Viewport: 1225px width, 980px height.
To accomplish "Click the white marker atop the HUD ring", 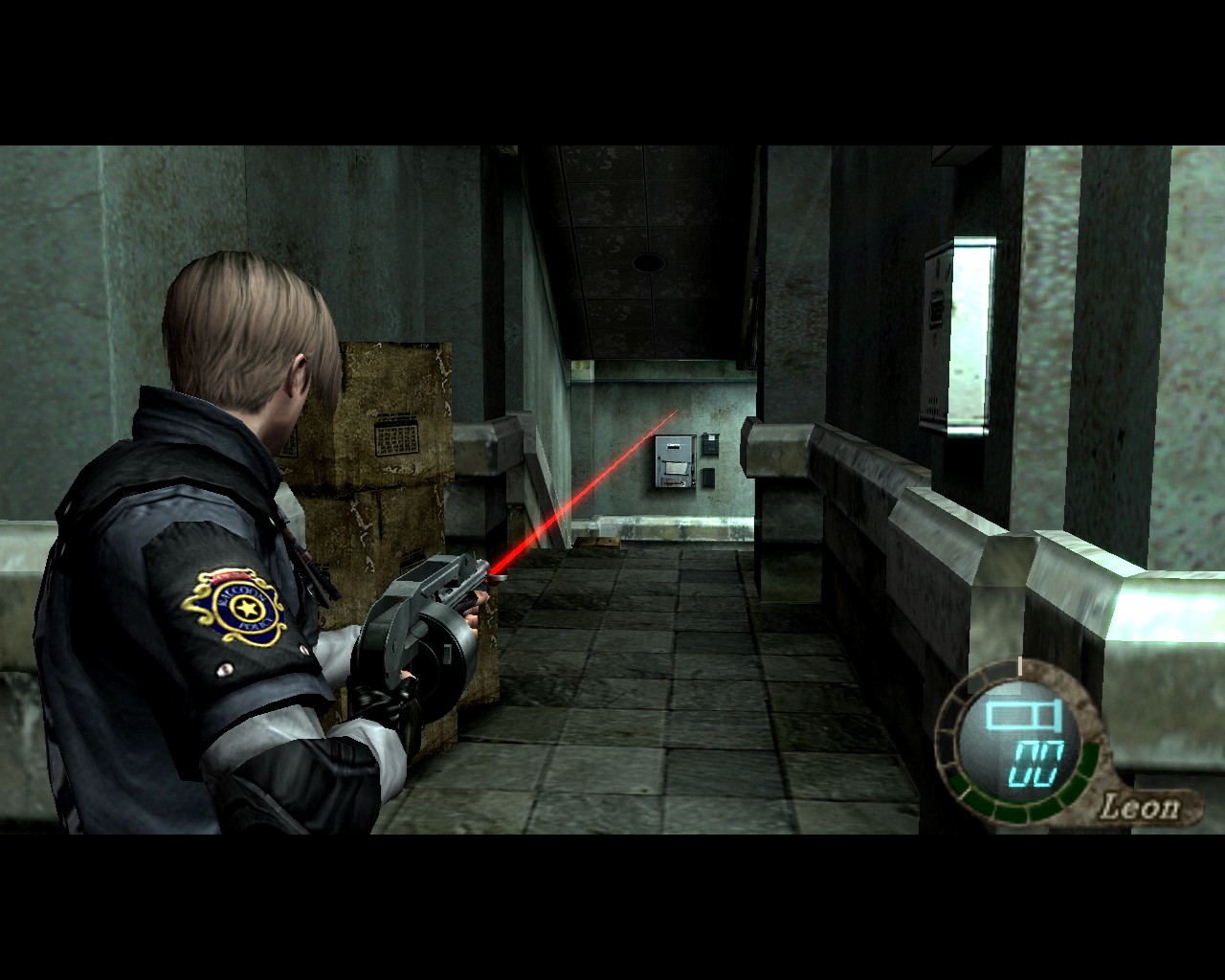I will click(x=1019, y=665).
